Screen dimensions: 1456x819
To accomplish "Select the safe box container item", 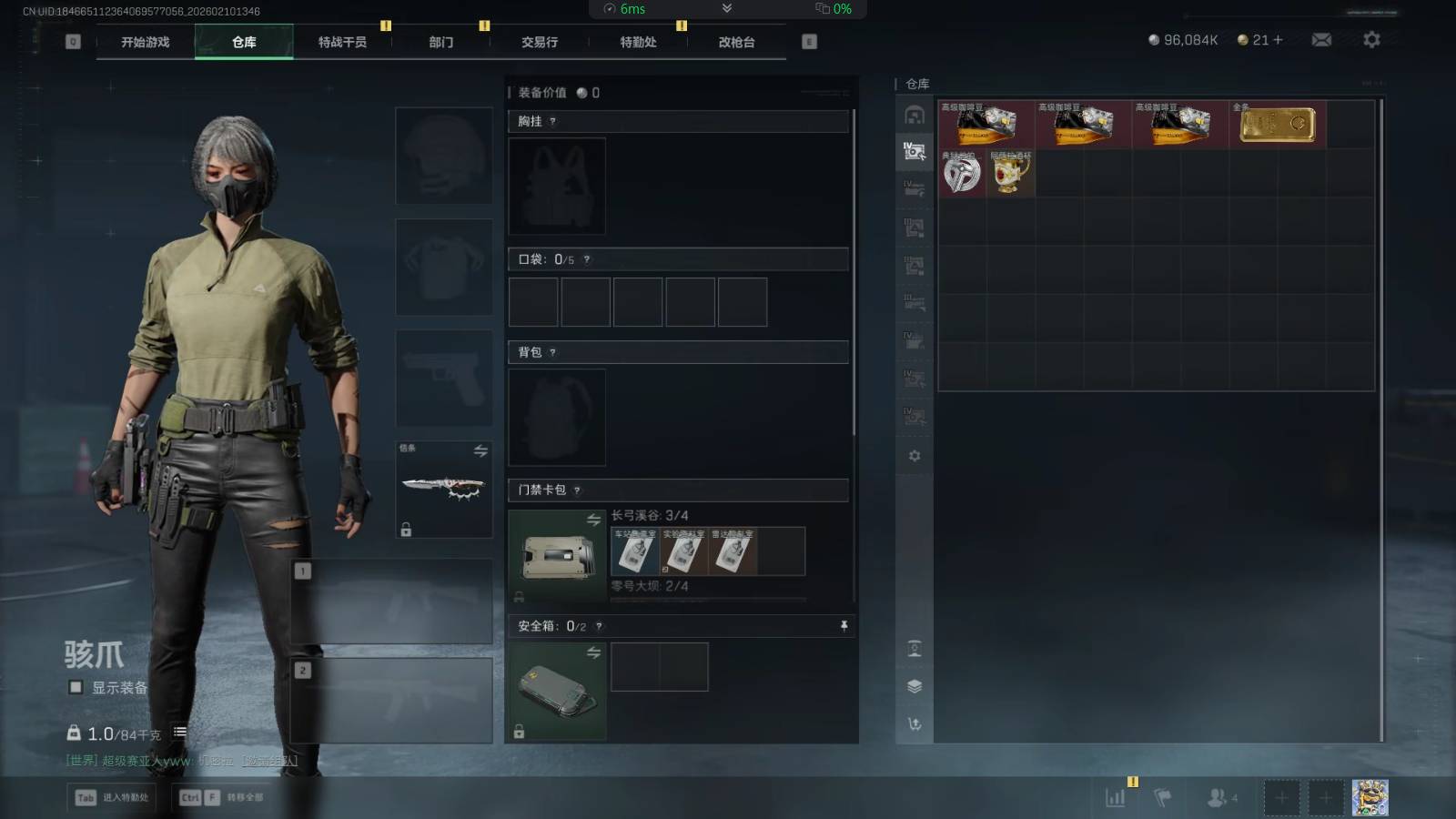I will 556,692.
